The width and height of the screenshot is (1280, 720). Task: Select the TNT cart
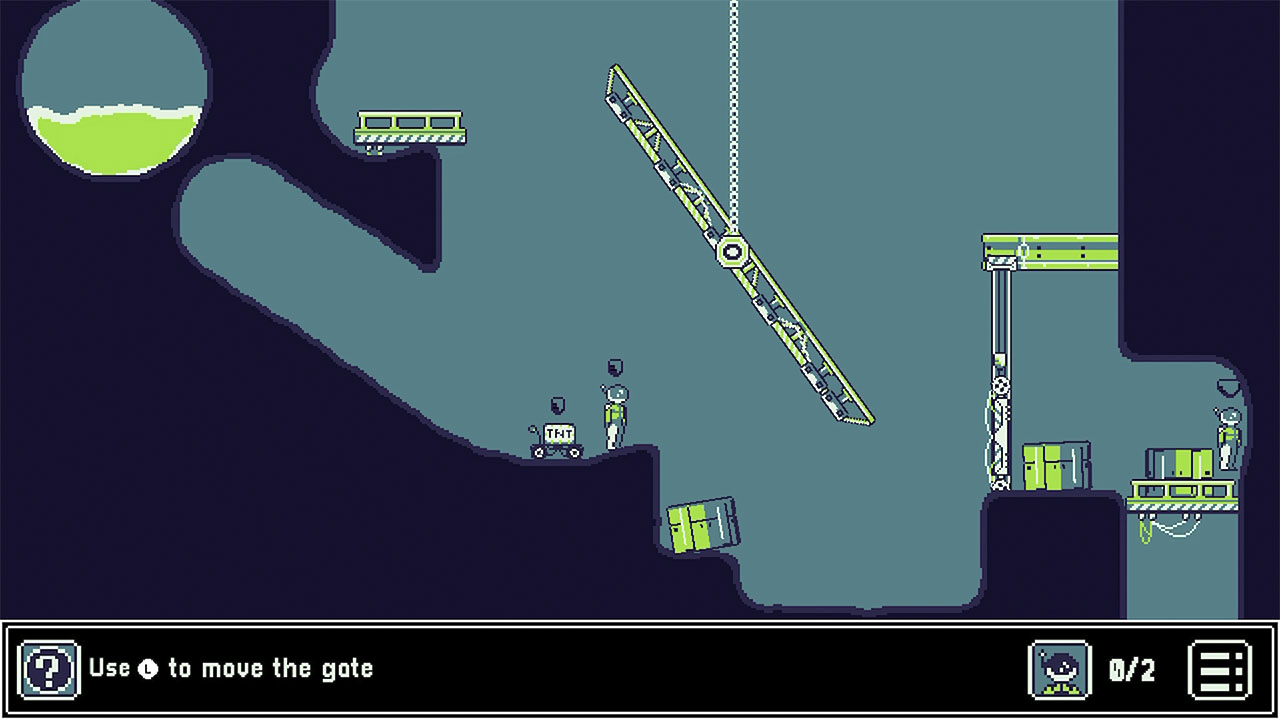point(557,437)
